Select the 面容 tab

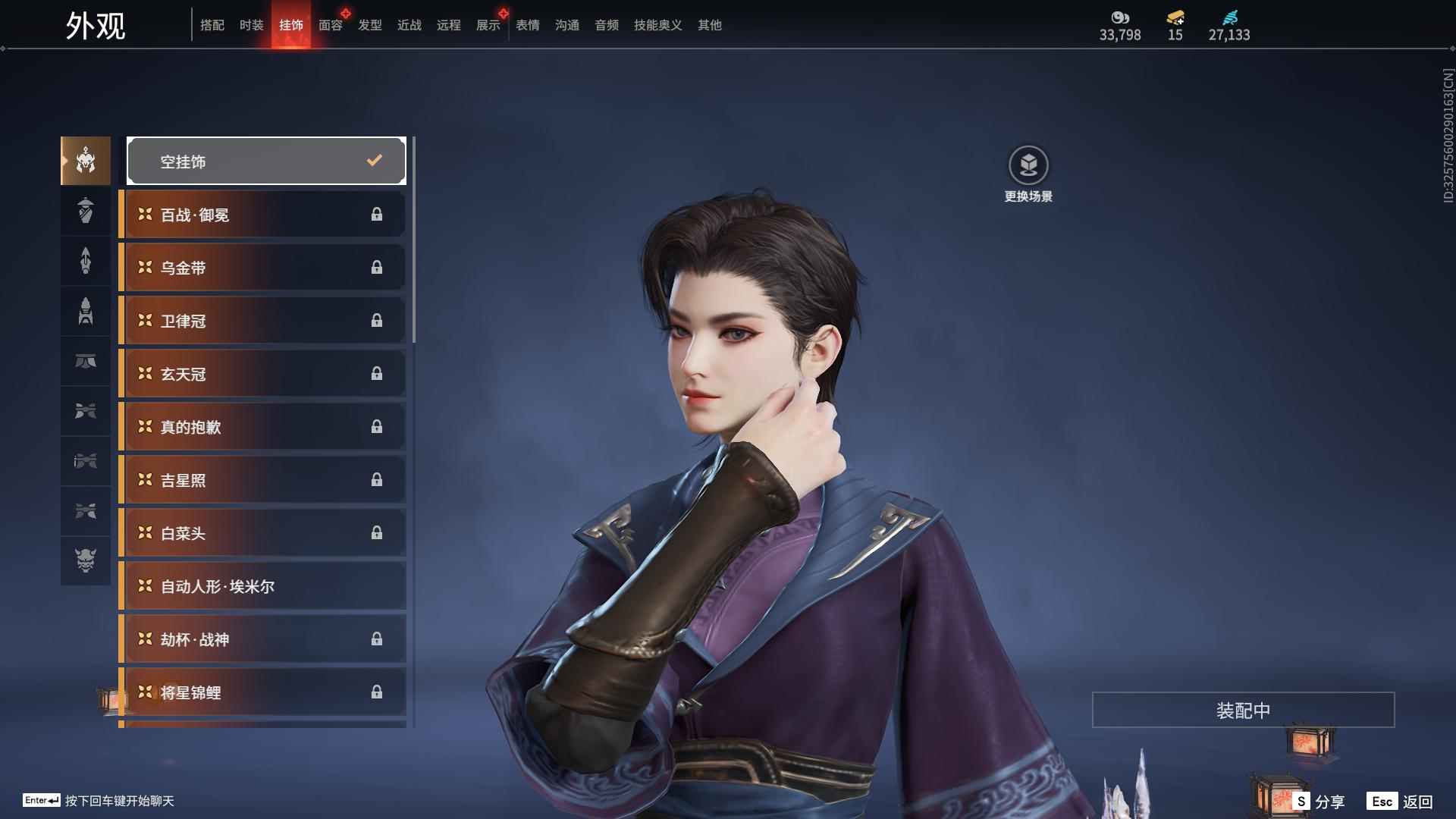[x=330, y=25]
